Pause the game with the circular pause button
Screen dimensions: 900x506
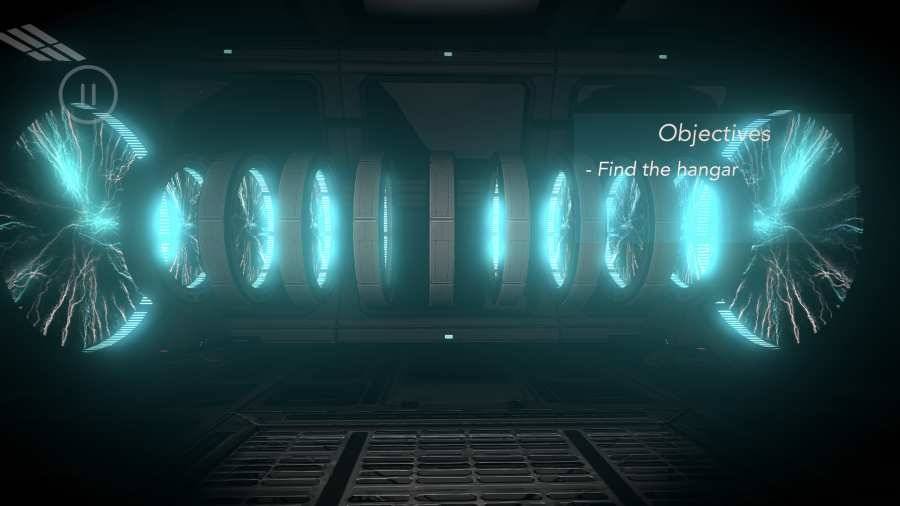tap(88, 95)
